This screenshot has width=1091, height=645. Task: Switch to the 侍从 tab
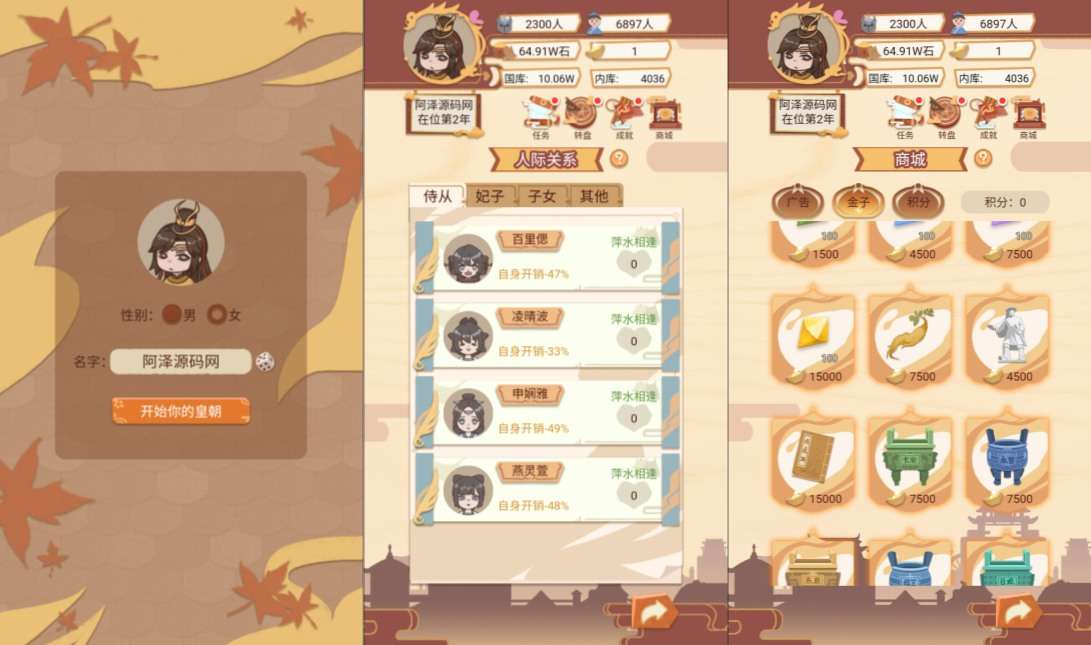[437, 196]
